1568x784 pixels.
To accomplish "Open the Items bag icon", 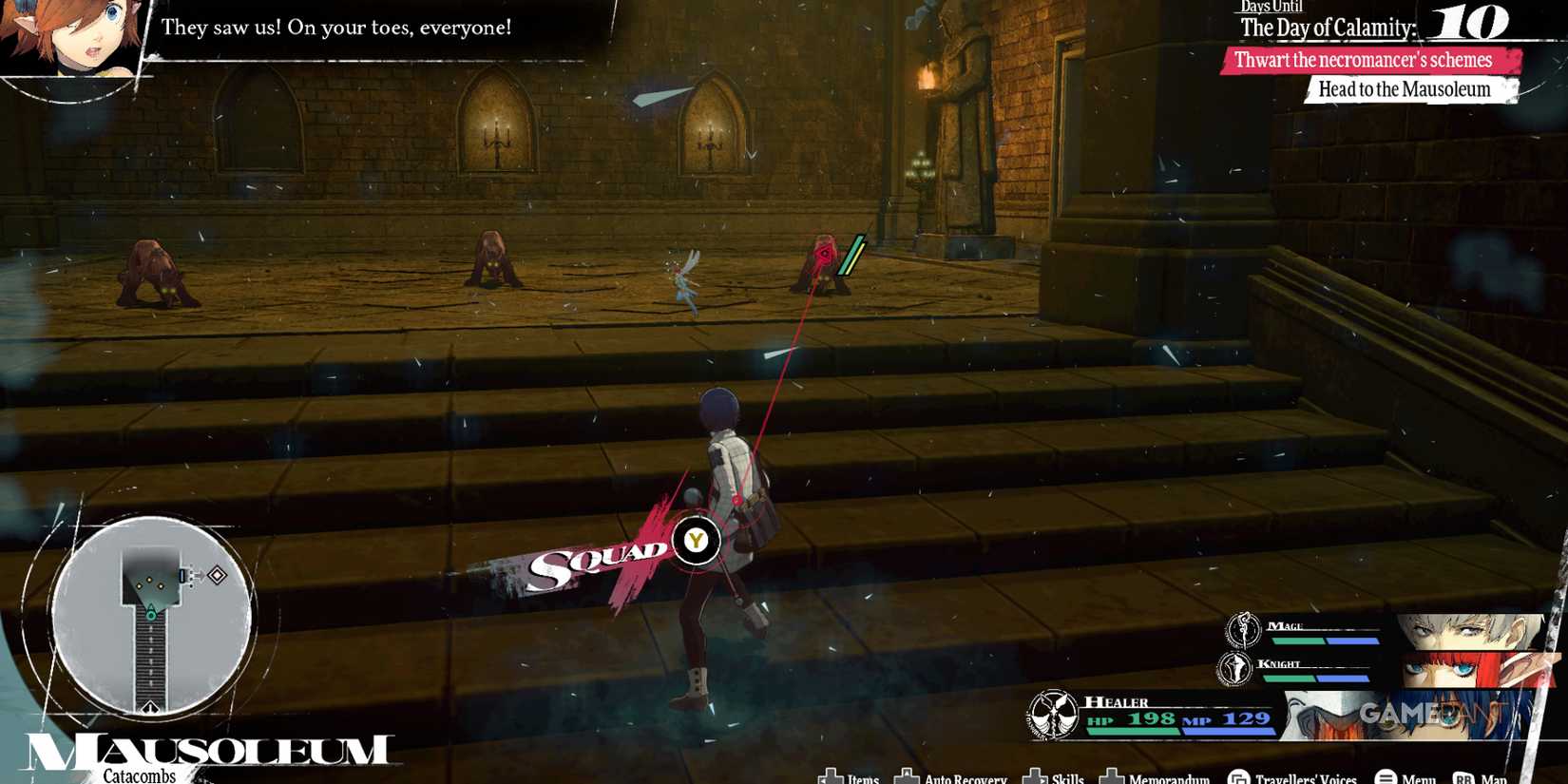I will [830, 778].
